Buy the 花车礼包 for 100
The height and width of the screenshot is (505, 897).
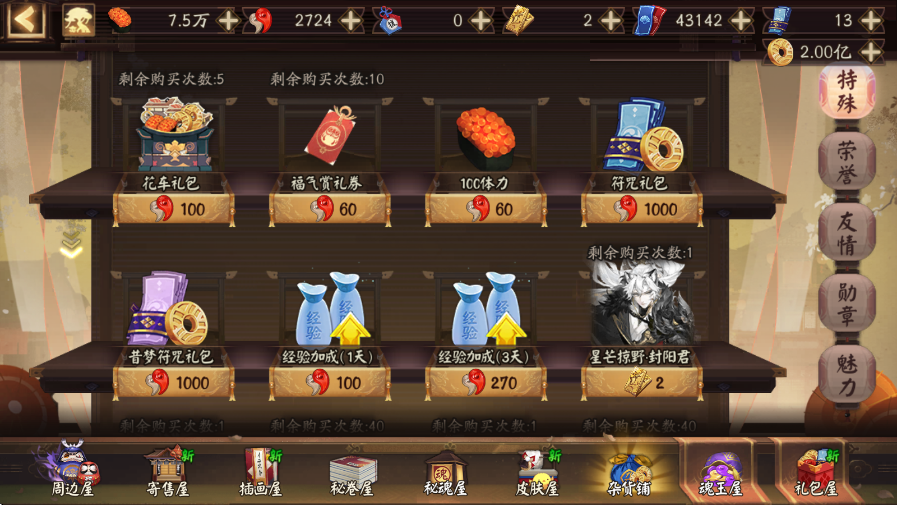click(174, 208)
